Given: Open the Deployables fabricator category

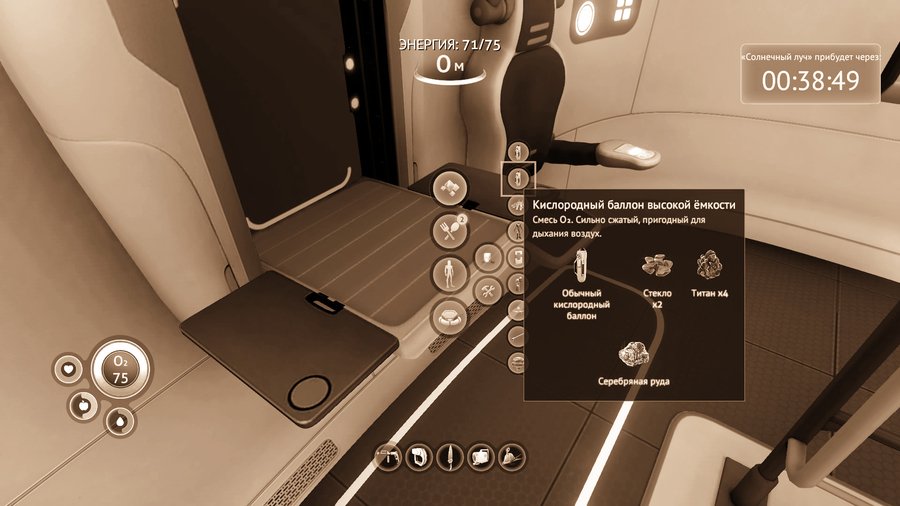Looking at the screenshot, I should click(449, 317).
